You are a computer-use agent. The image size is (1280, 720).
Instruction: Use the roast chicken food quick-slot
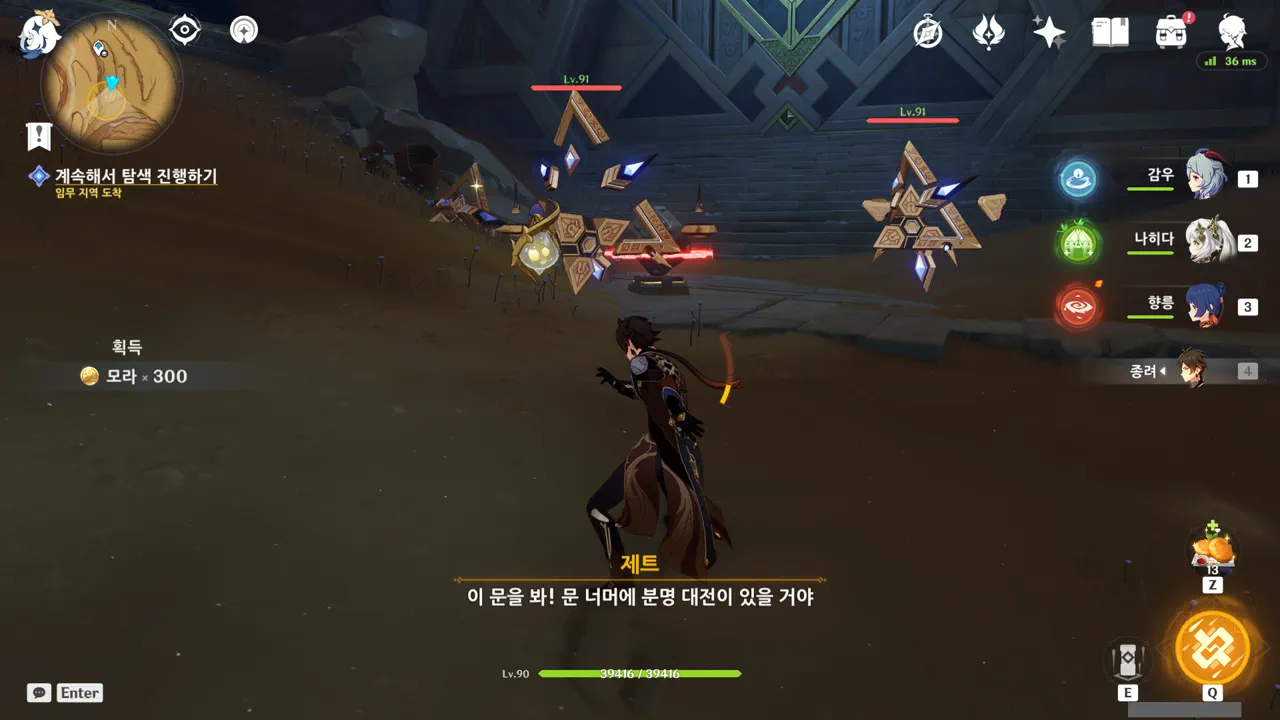tap(1213, 551)
